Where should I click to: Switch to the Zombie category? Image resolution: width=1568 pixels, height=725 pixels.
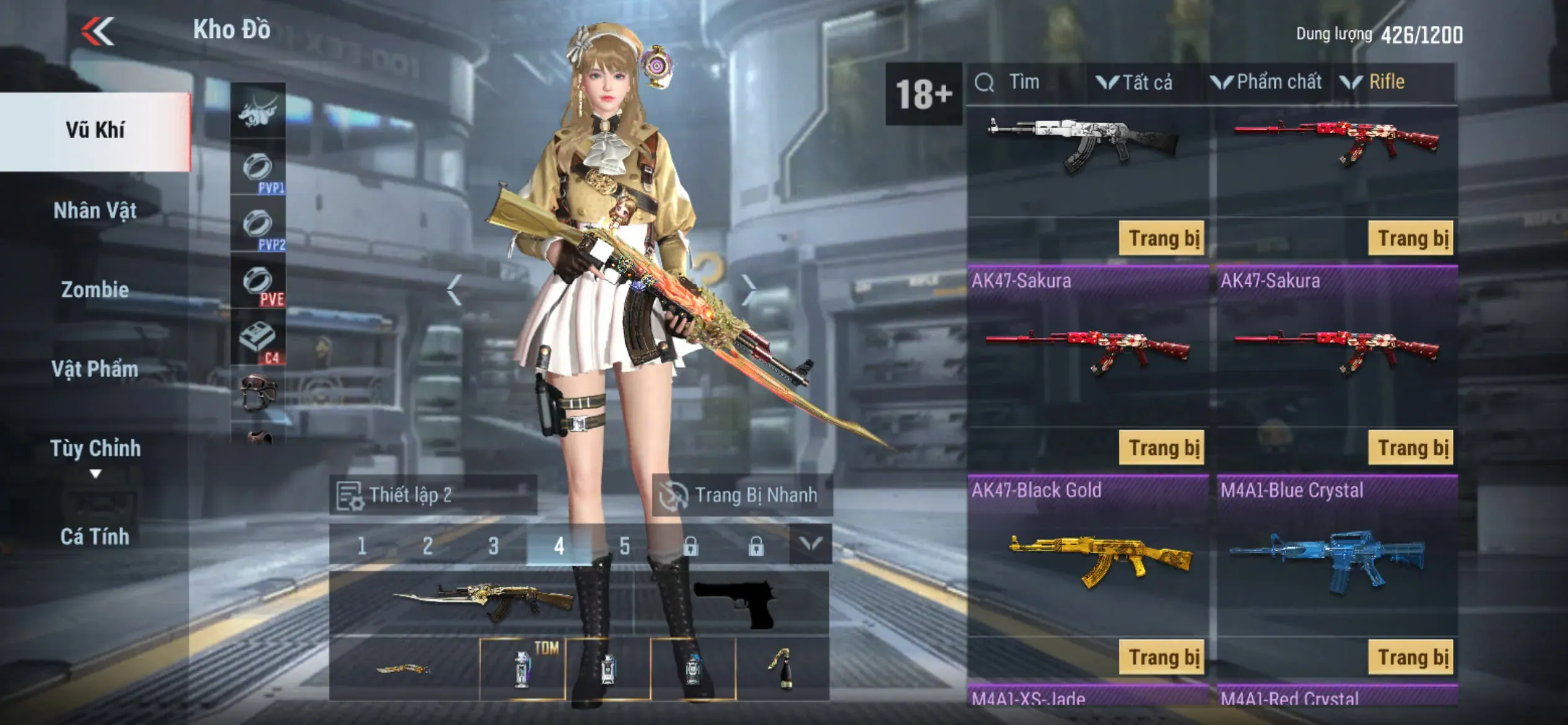tap(95, 289)
